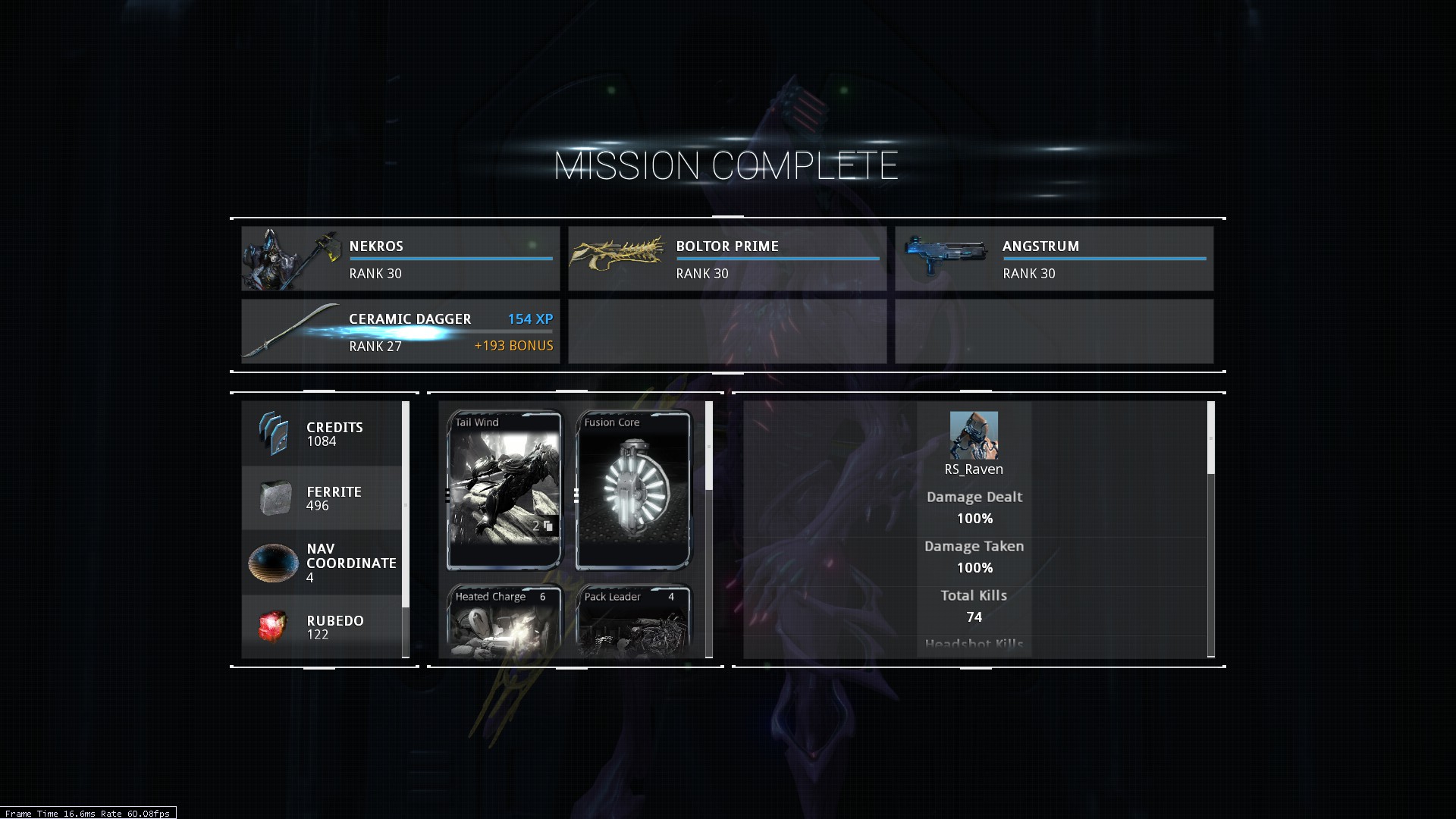Click the Ferrite resource row
The image size is (1456, 819).
pyautogui.click(x=322, y=498)
